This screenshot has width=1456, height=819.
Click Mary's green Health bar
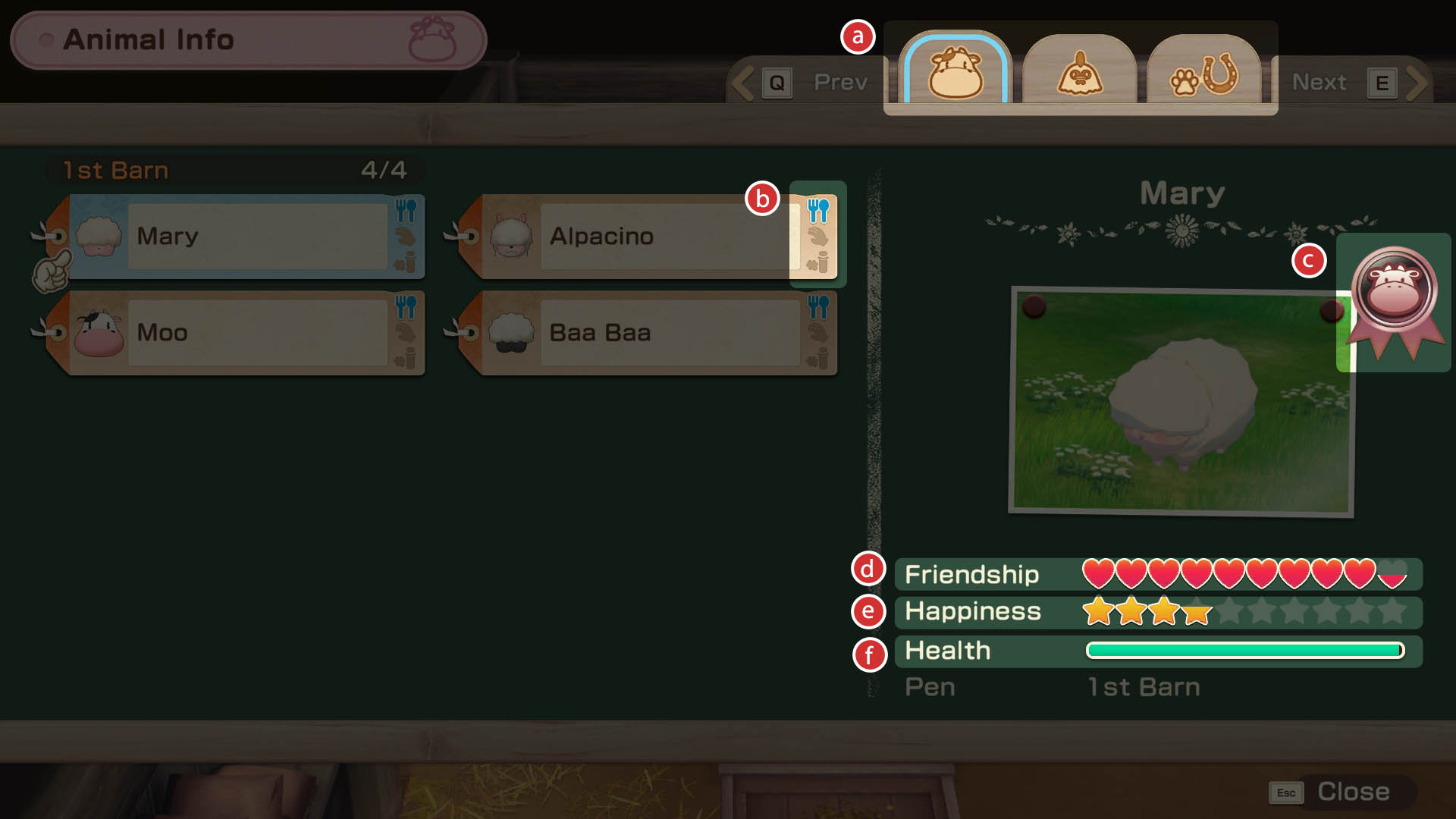1244,649
